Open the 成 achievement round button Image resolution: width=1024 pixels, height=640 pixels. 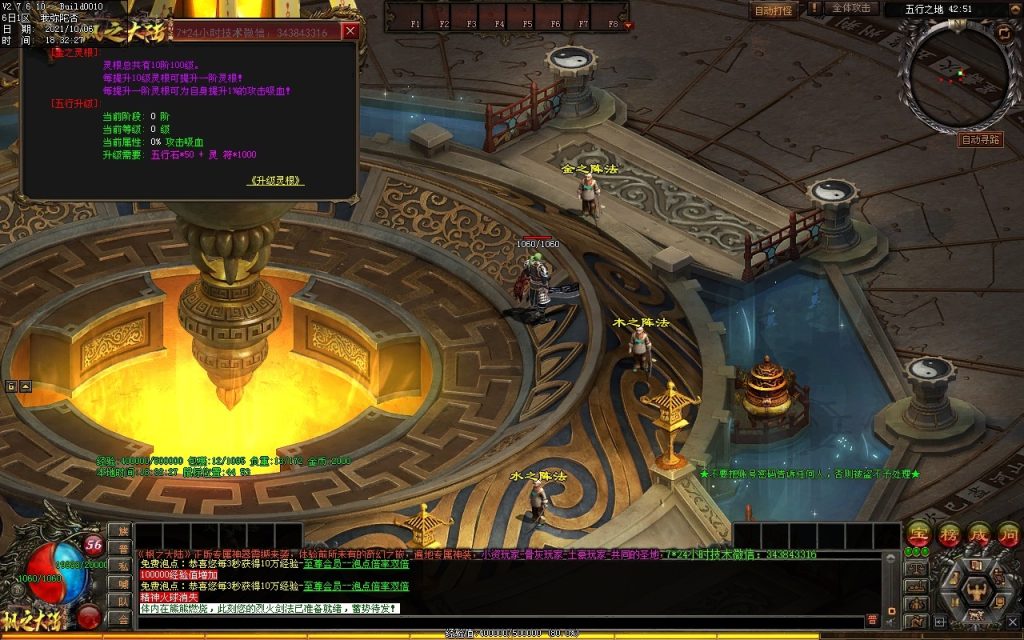(979, 535)
